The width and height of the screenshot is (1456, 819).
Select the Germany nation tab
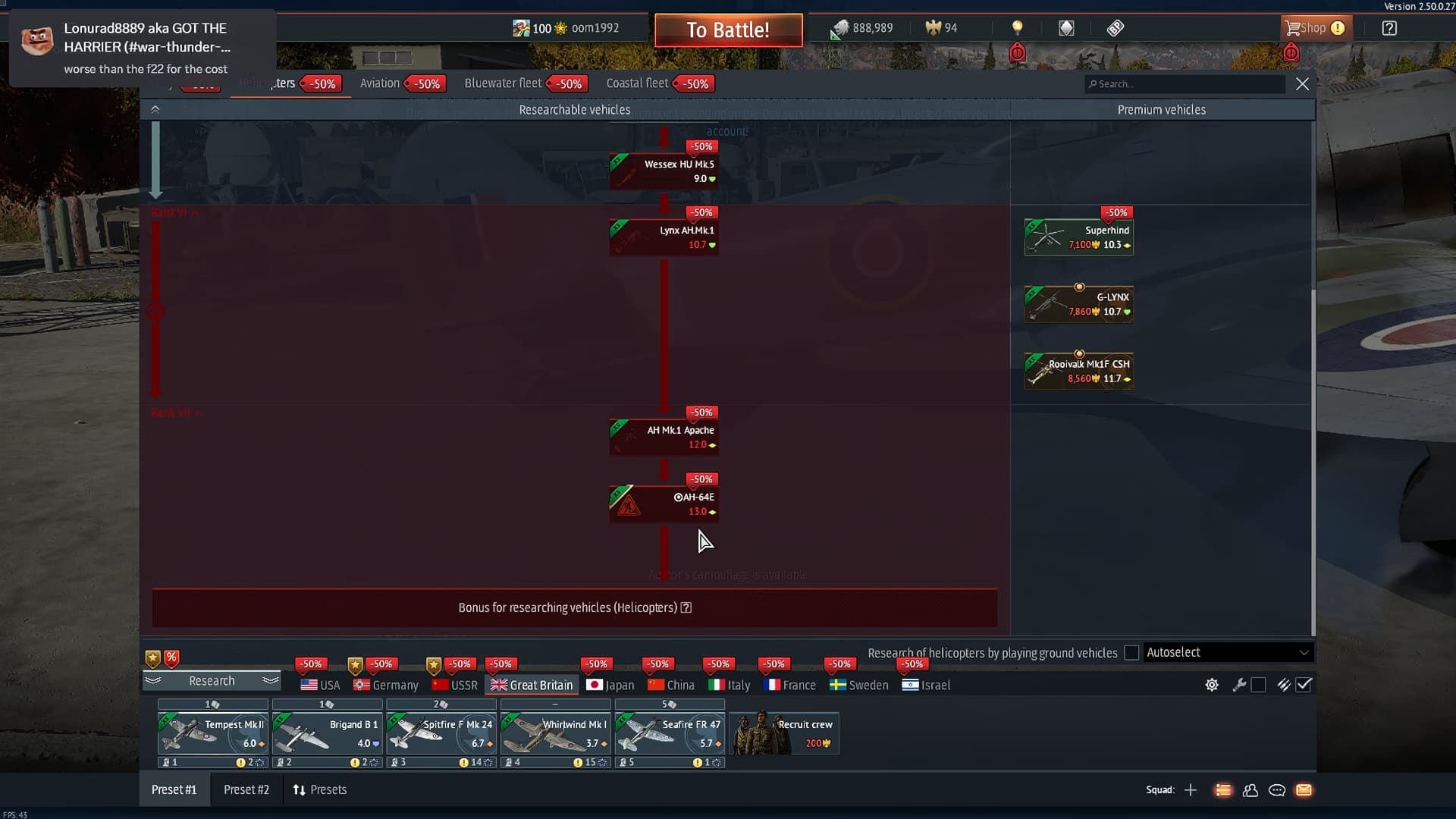click(385, 685)
